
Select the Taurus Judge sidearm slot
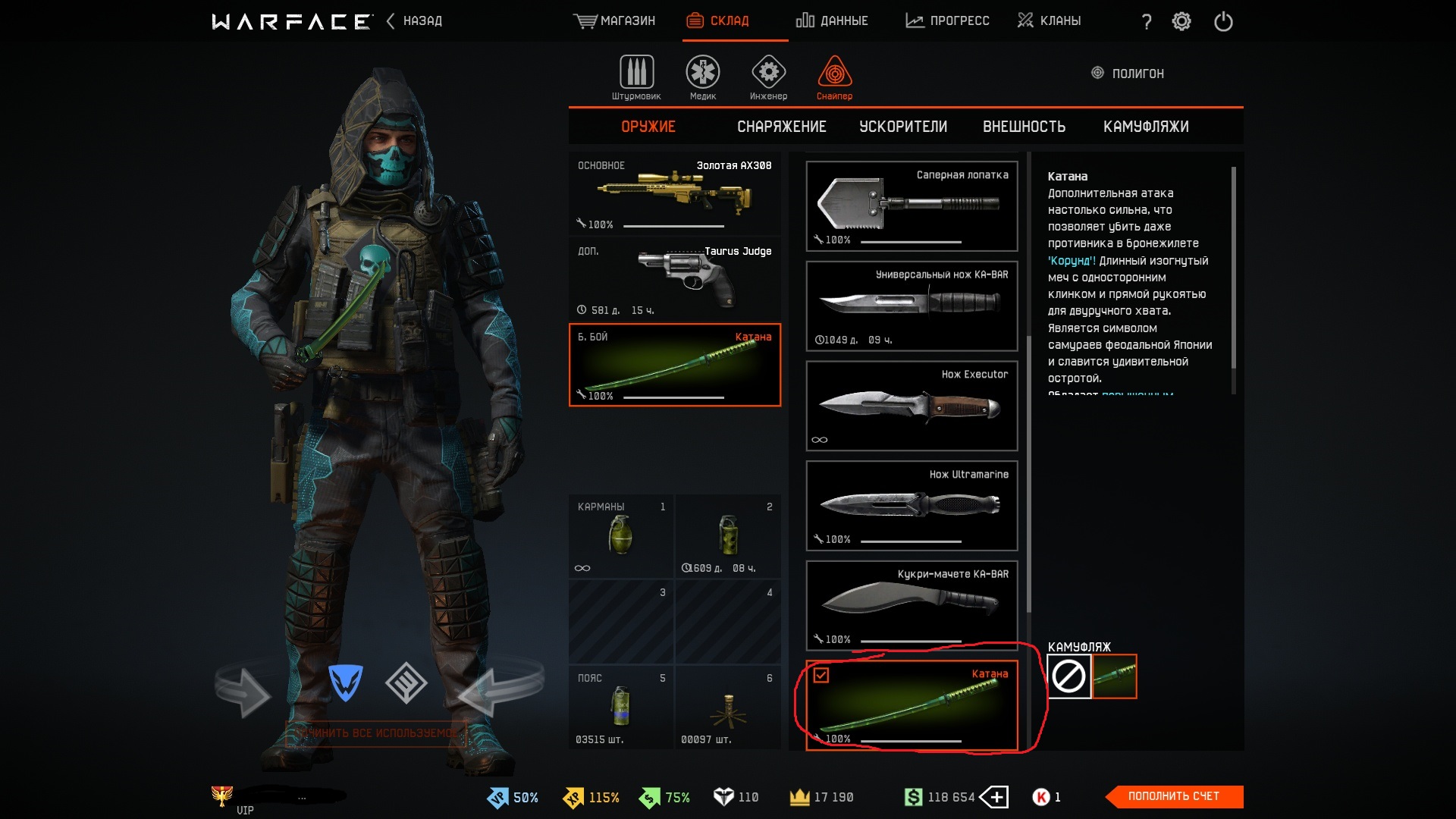[674, 280]
